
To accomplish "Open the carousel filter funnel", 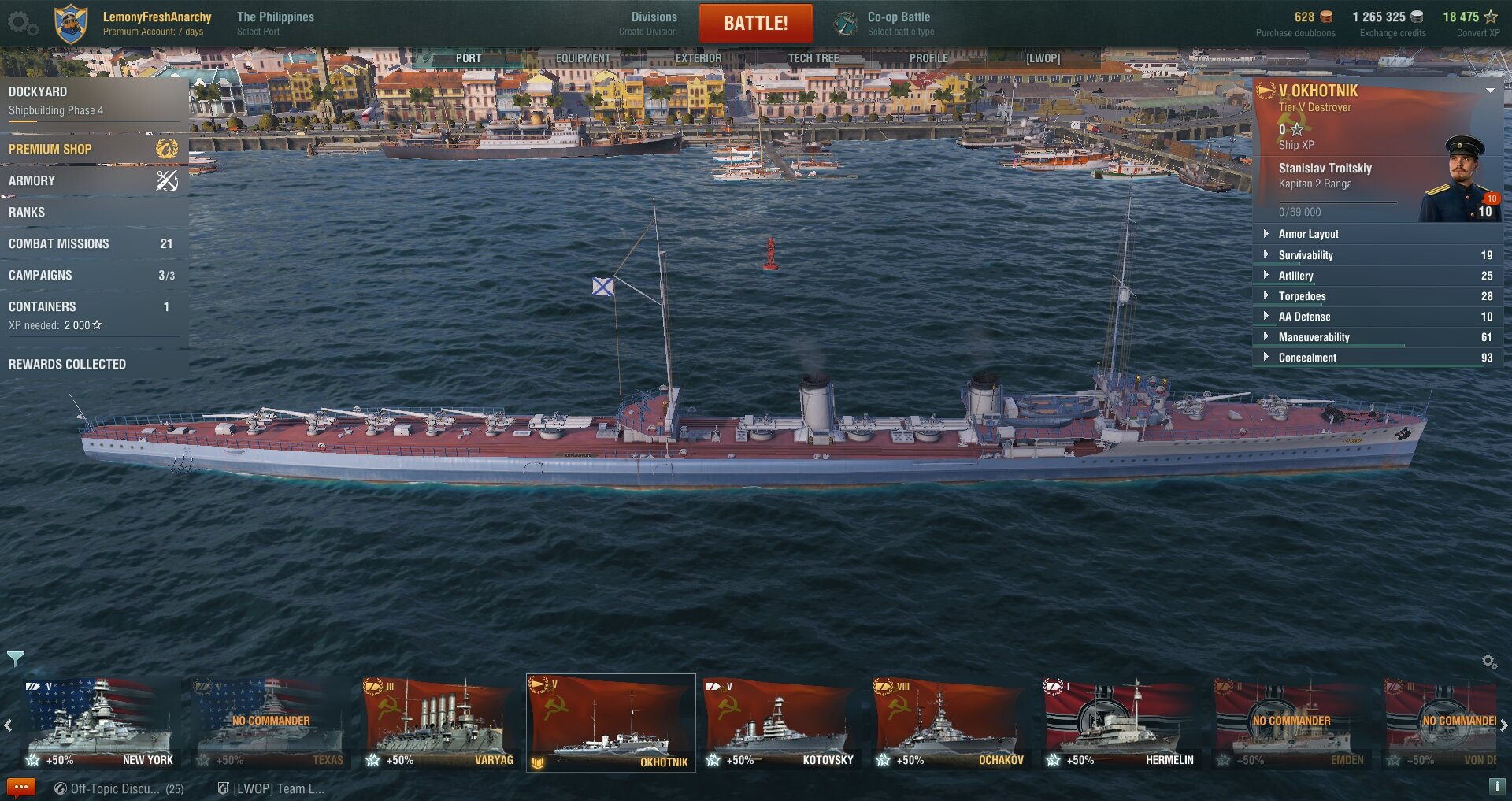I will coord(15,658).
